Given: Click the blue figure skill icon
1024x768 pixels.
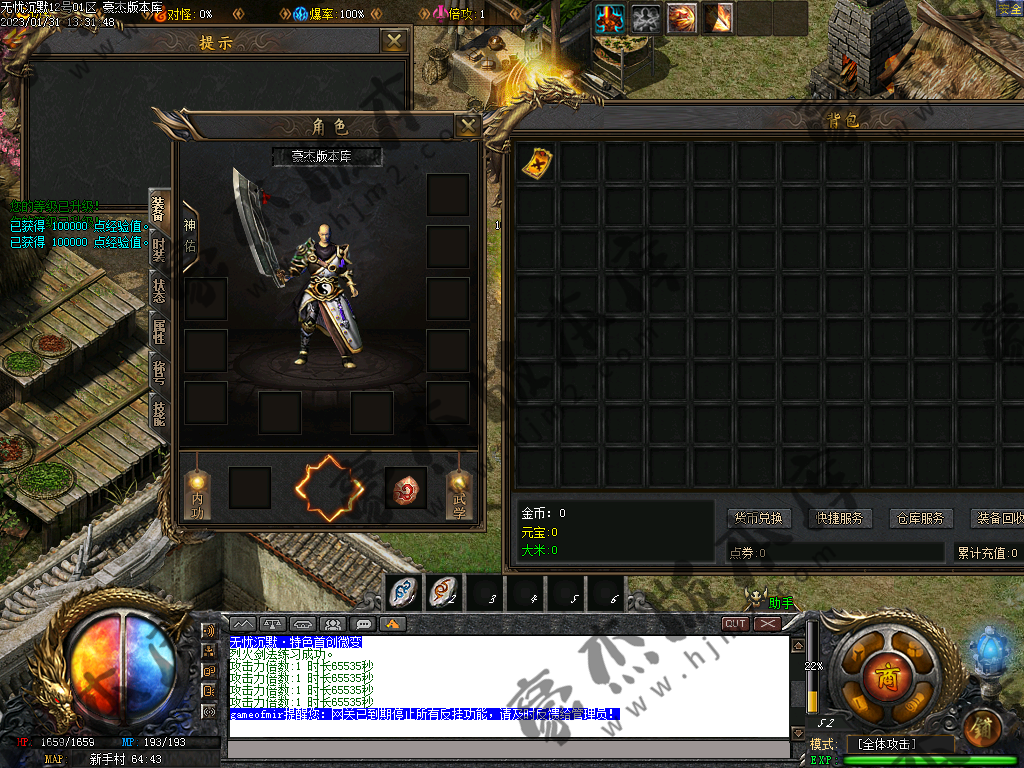Looking at the screenshot, I should (610, 18).
